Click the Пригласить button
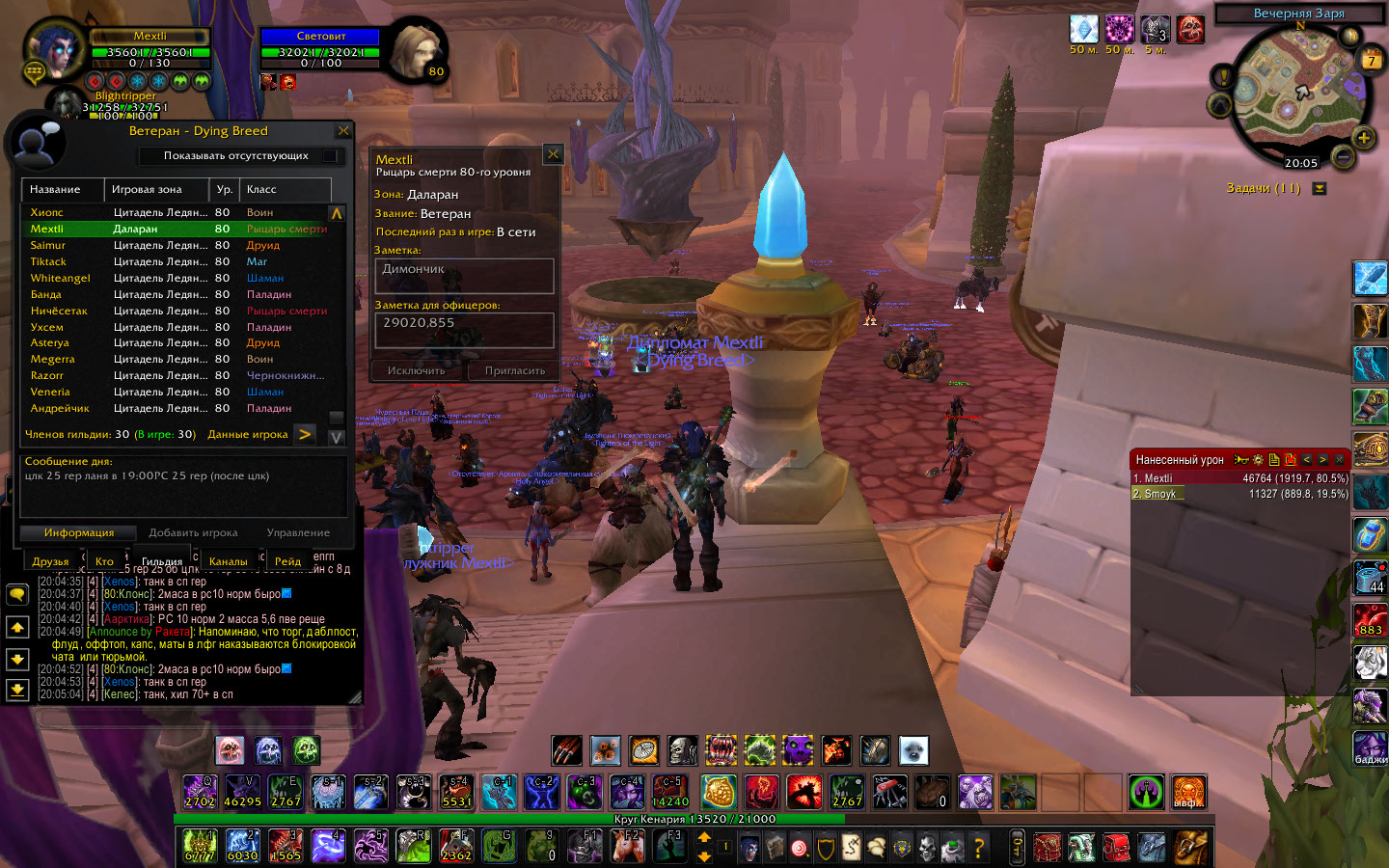This screenshot has height=868, width=1389. click(514, 370)
